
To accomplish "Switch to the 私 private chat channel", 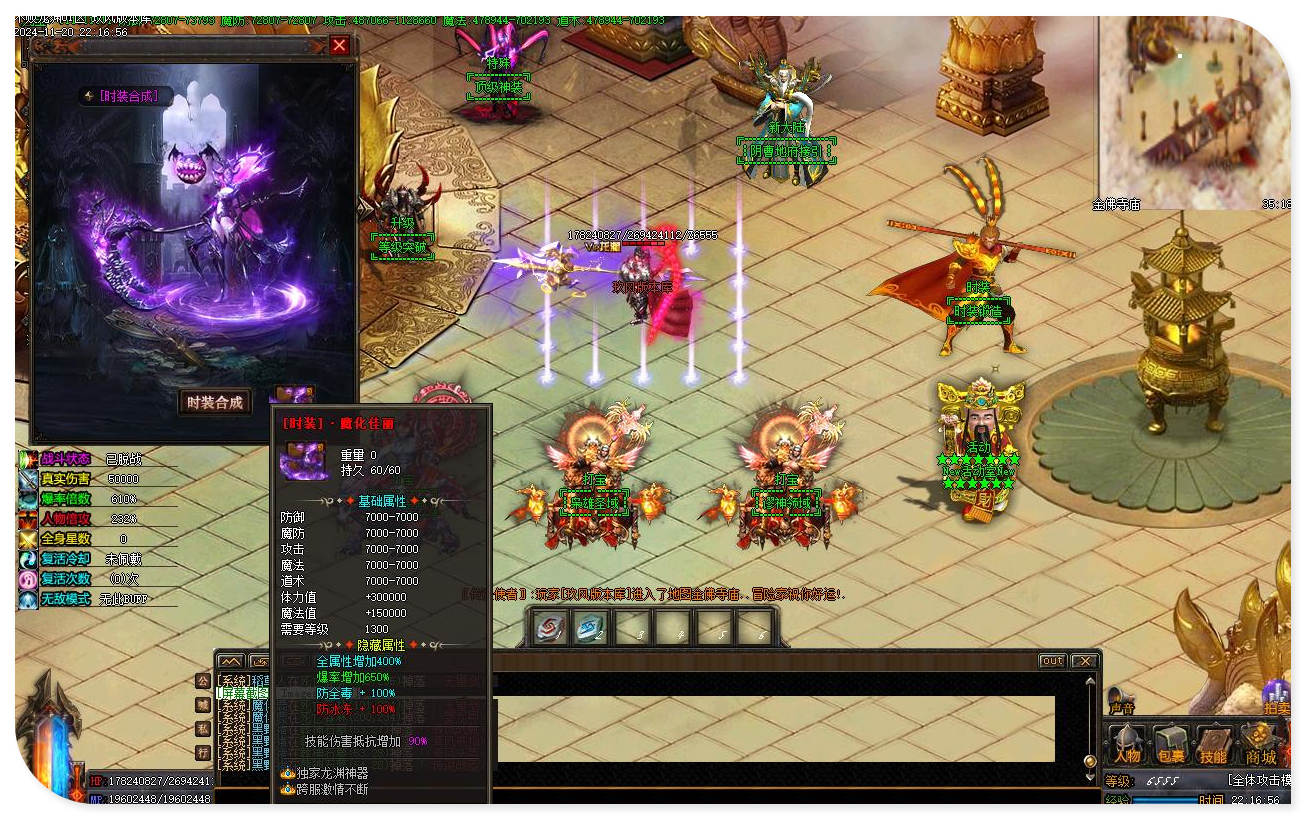I will (x=203, y=728).
